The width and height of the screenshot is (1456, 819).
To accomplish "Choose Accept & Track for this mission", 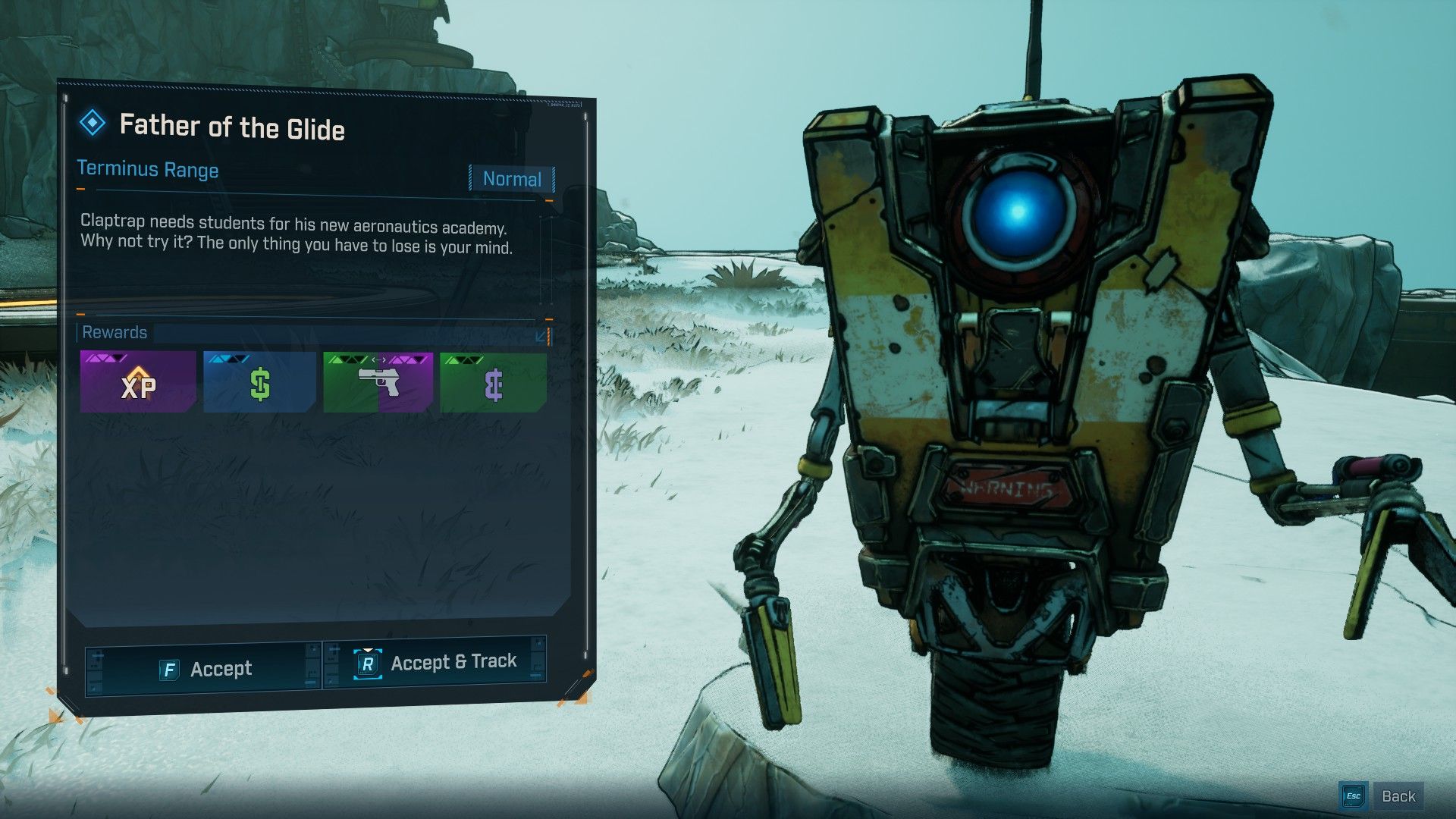I will click(435, 664).
